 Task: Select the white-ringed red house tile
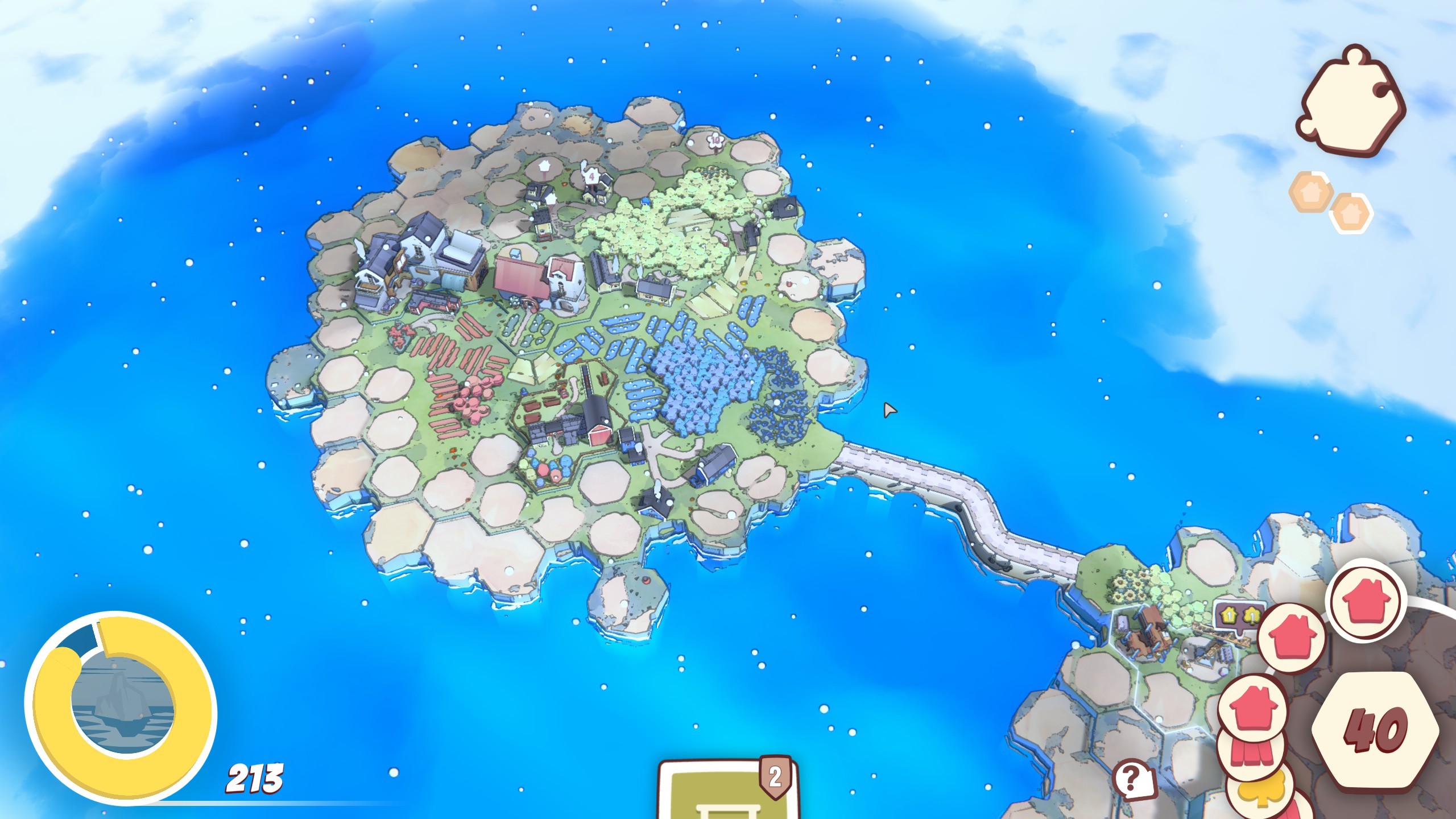pyautogui.click(x=1364, y=599)
